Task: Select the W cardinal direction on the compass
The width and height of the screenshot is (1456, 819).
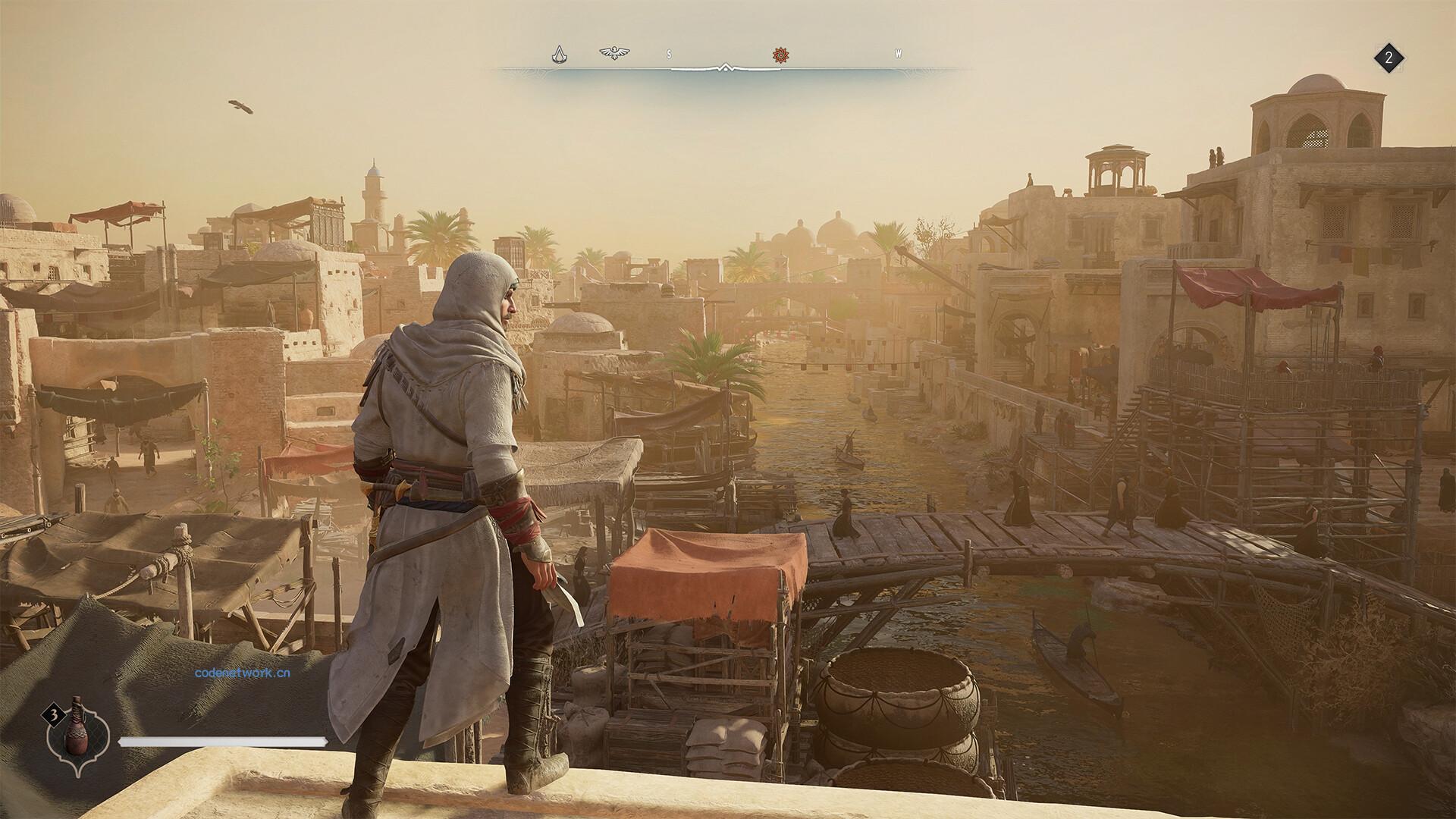Action: tap(898, 54)
